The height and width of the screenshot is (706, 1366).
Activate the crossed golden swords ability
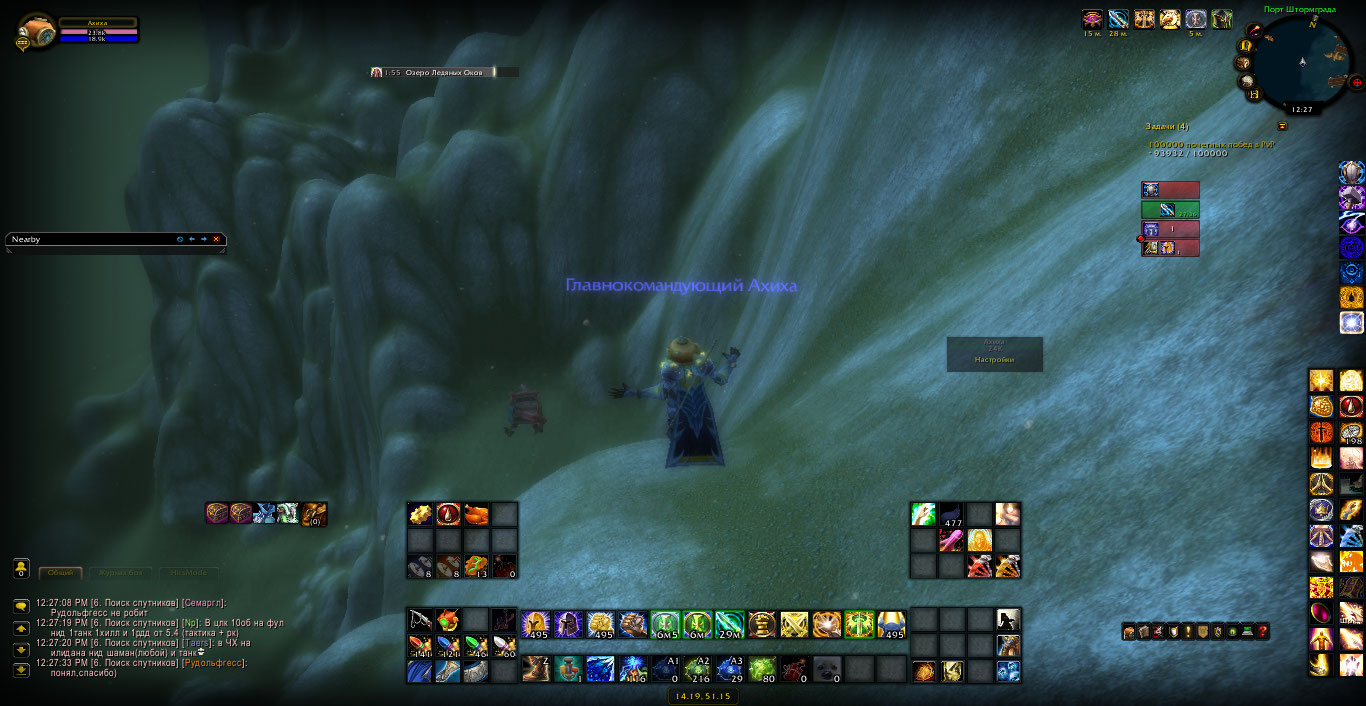tap(794, 625)
